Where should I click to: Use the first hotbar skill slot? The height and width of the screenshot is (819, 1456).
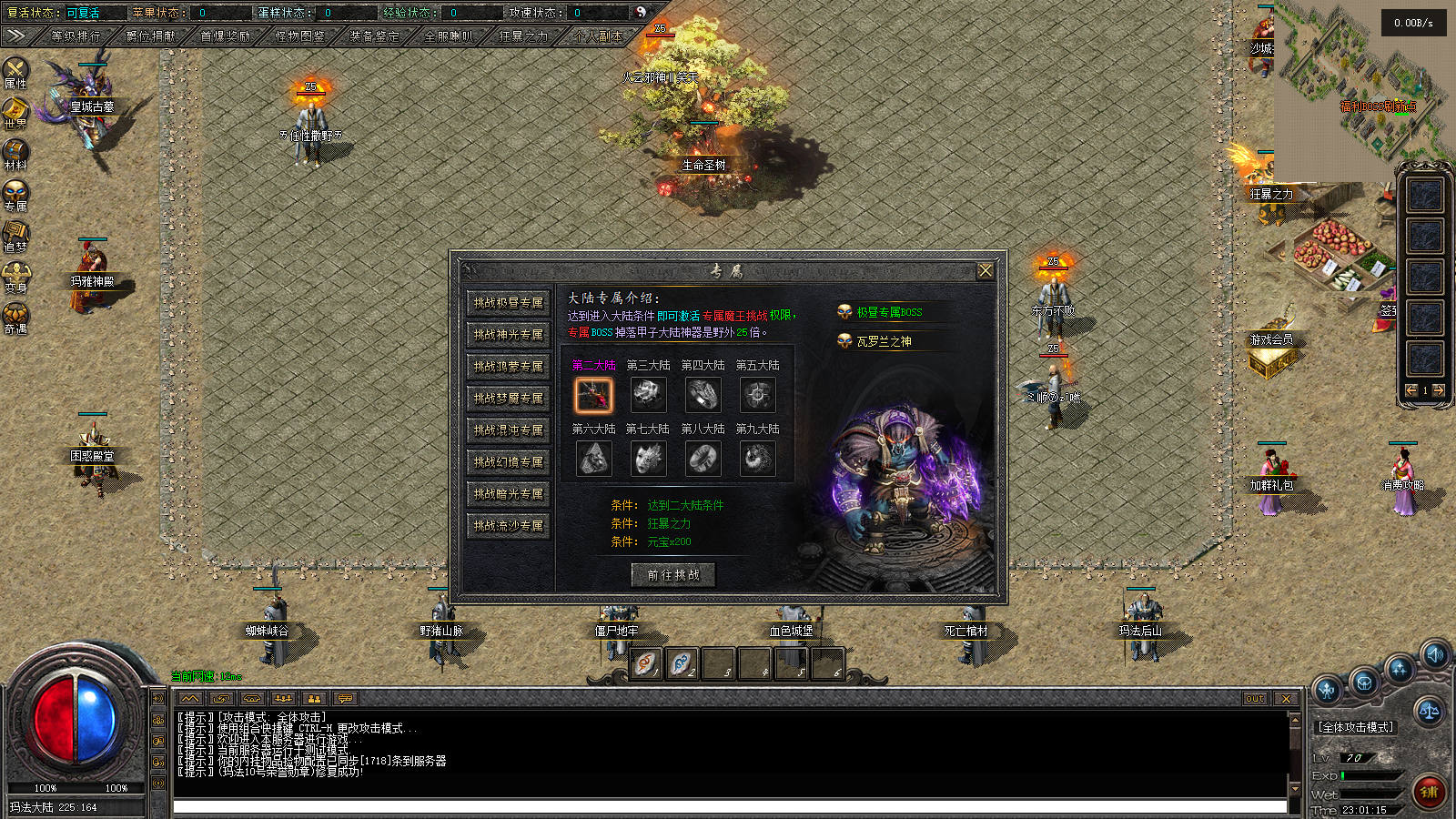point(645,664)
